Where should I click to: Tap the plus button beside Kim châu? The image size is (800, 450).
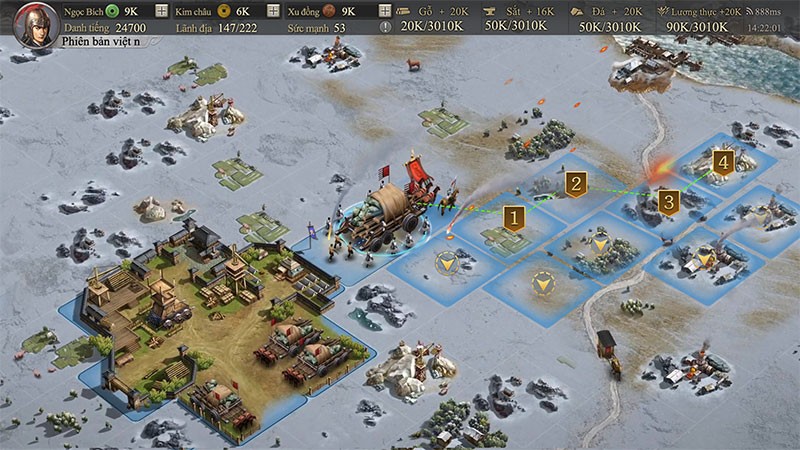[273, 11]
